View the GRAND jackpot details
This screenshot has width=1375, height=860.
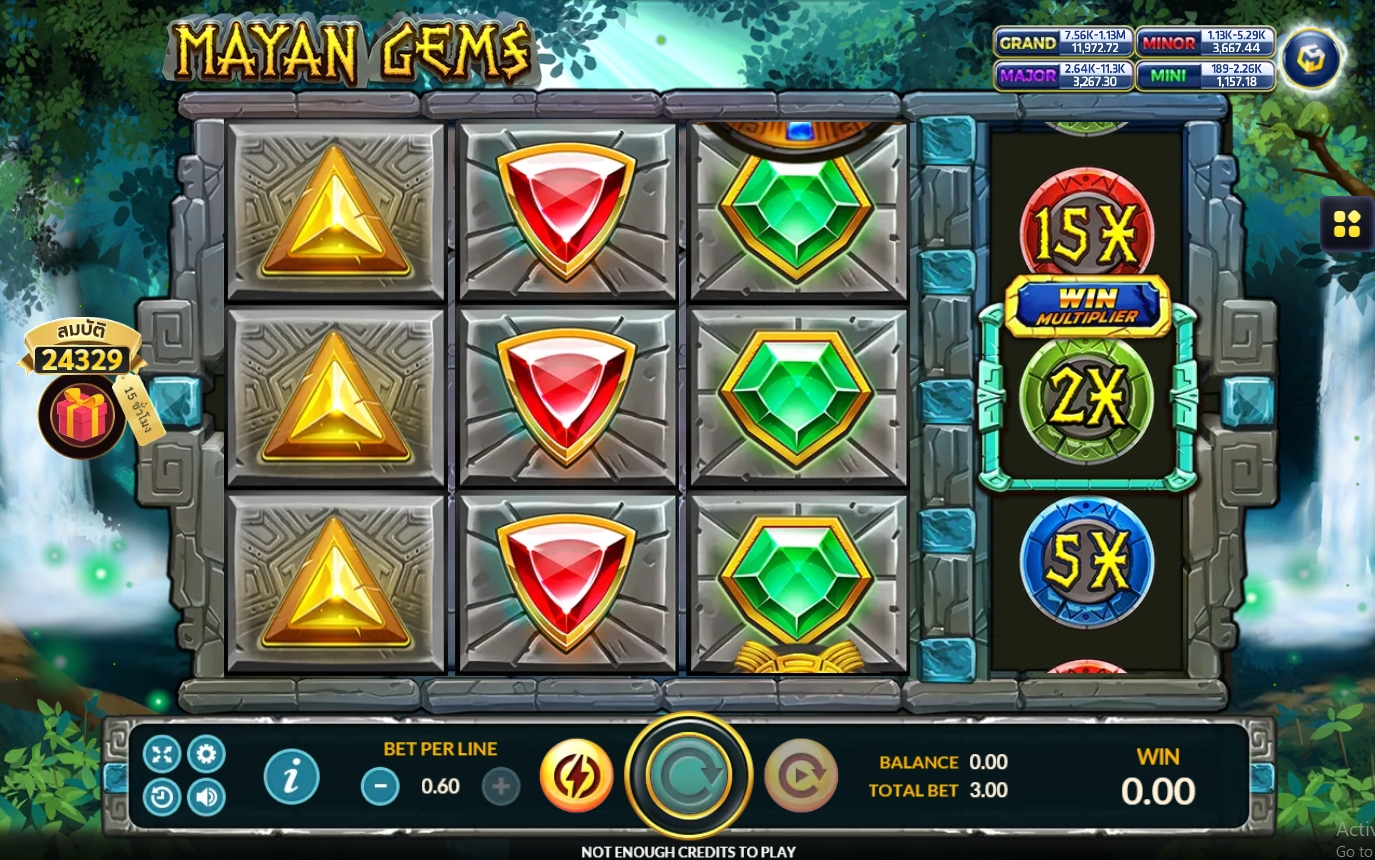[x=1063, y=42]
